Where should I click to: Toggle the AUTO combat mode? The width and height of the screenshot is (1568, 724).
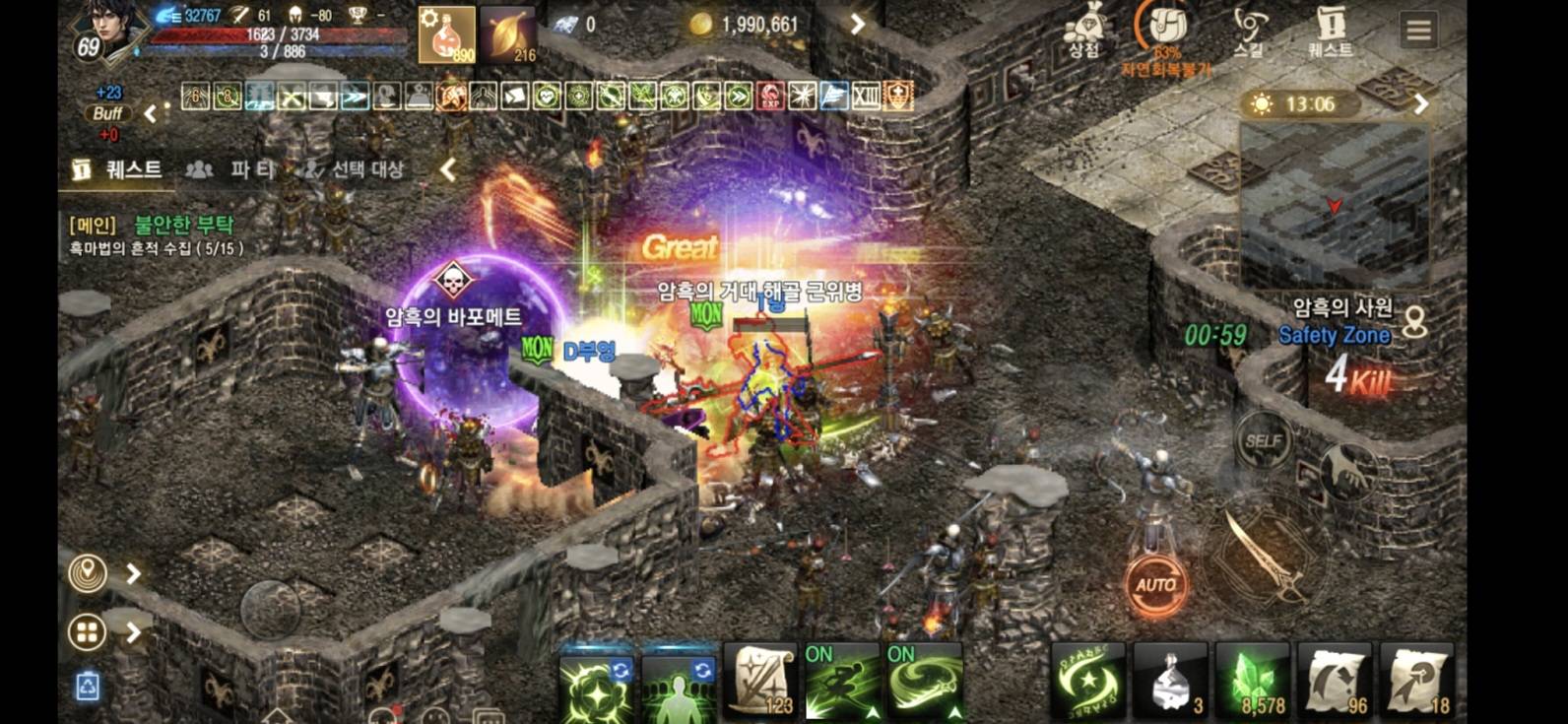(x=1155, y=583)
